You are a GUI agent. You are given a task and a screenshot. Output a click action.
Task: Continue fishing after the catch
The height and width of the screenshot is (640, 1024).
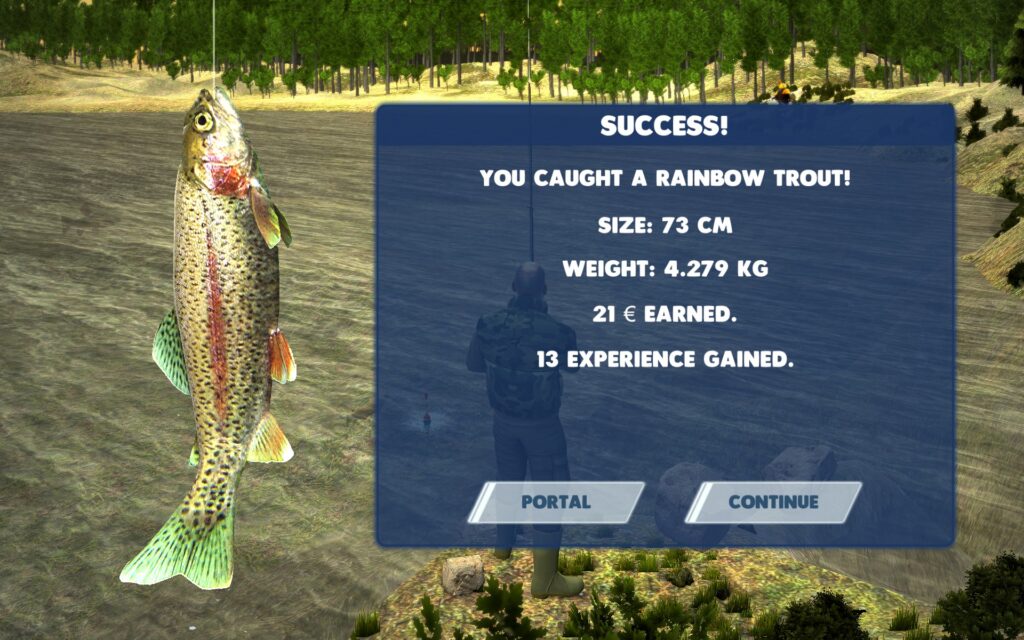tap(773, 502)
